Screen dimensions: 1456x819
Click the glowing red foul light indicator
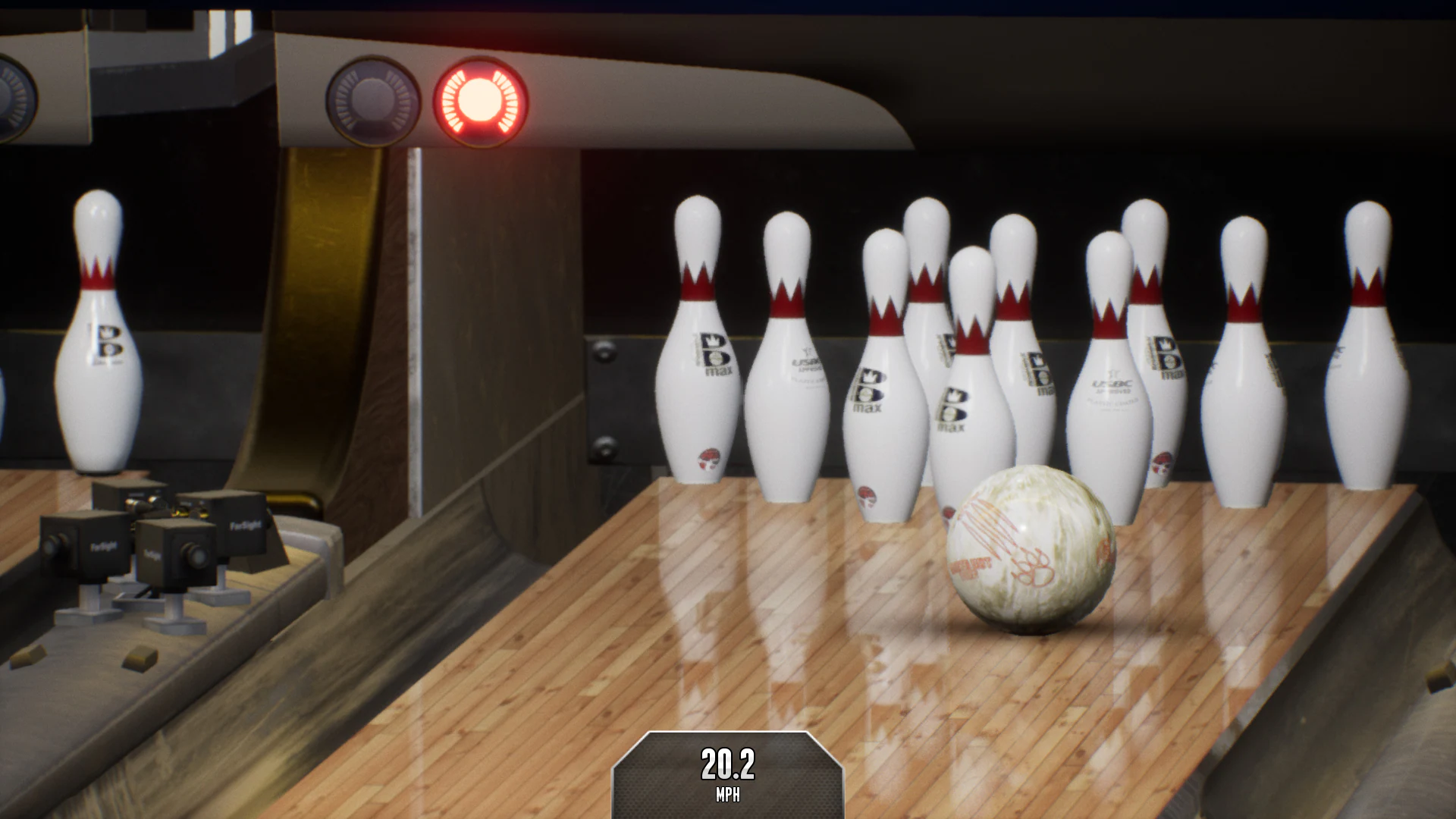478,100
